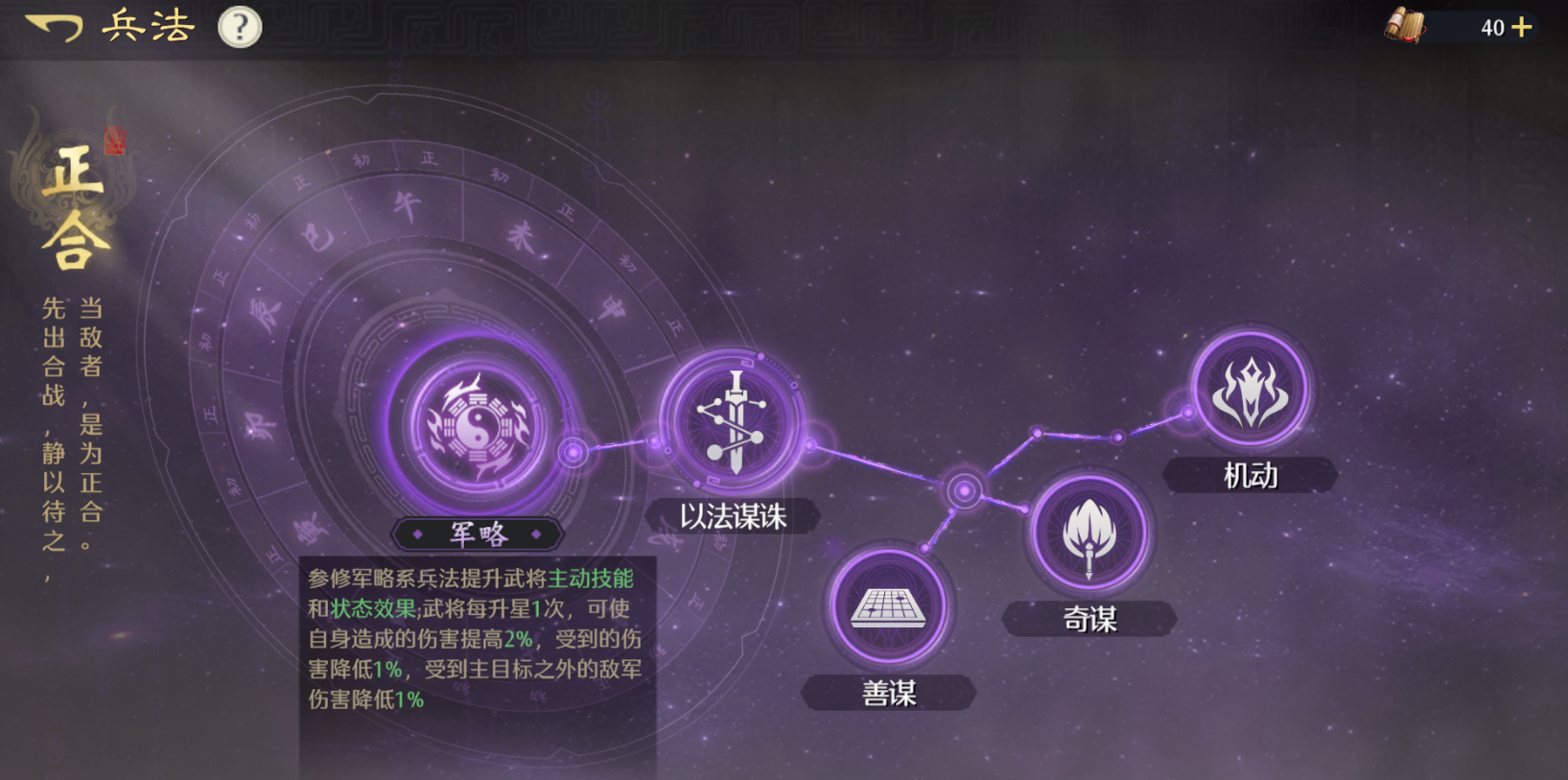Viewport: 1568px width, 780px height.
Task: Click the back arrow beside 兵法
Action: [55, 26]
